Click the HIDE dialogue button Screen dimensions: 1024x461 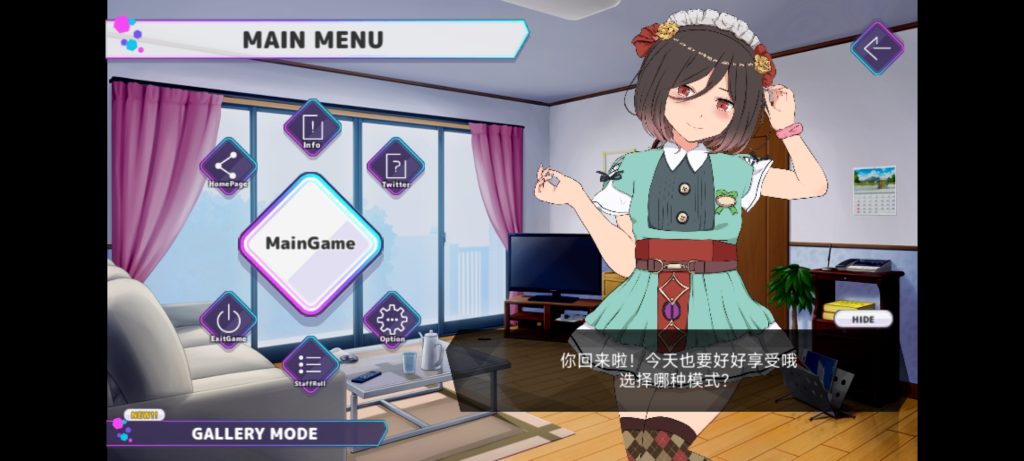pos(861,319)
